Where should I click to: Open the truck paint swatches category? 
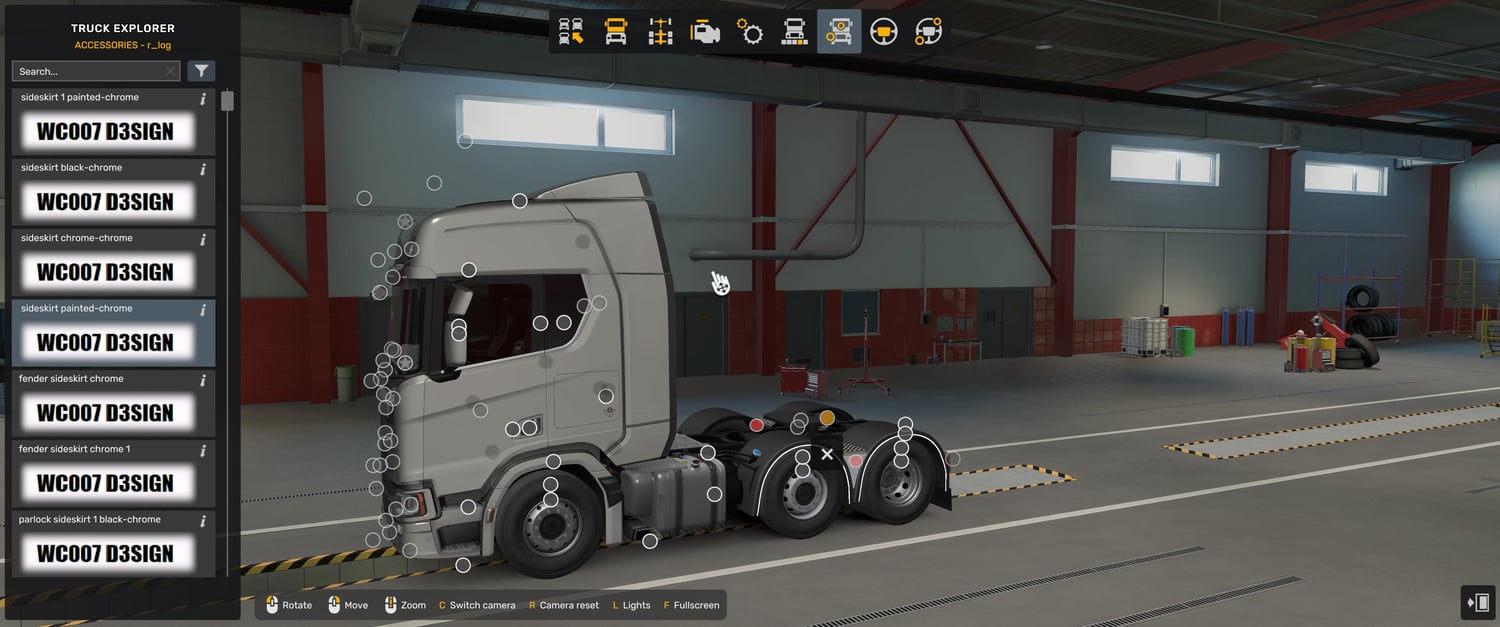(794, 32)
